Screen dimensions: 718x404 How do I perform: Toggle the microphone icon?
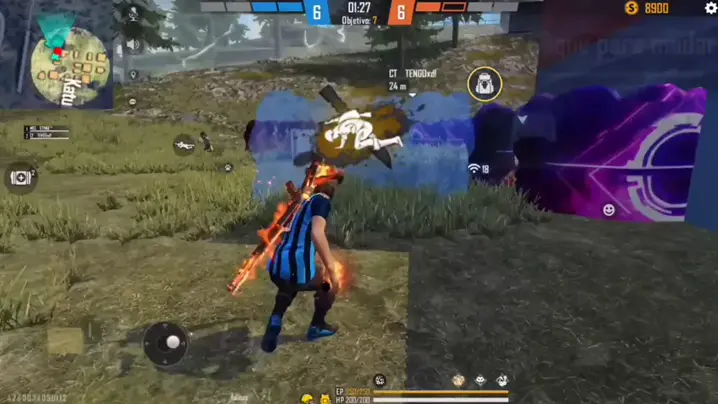click(133, 14)
